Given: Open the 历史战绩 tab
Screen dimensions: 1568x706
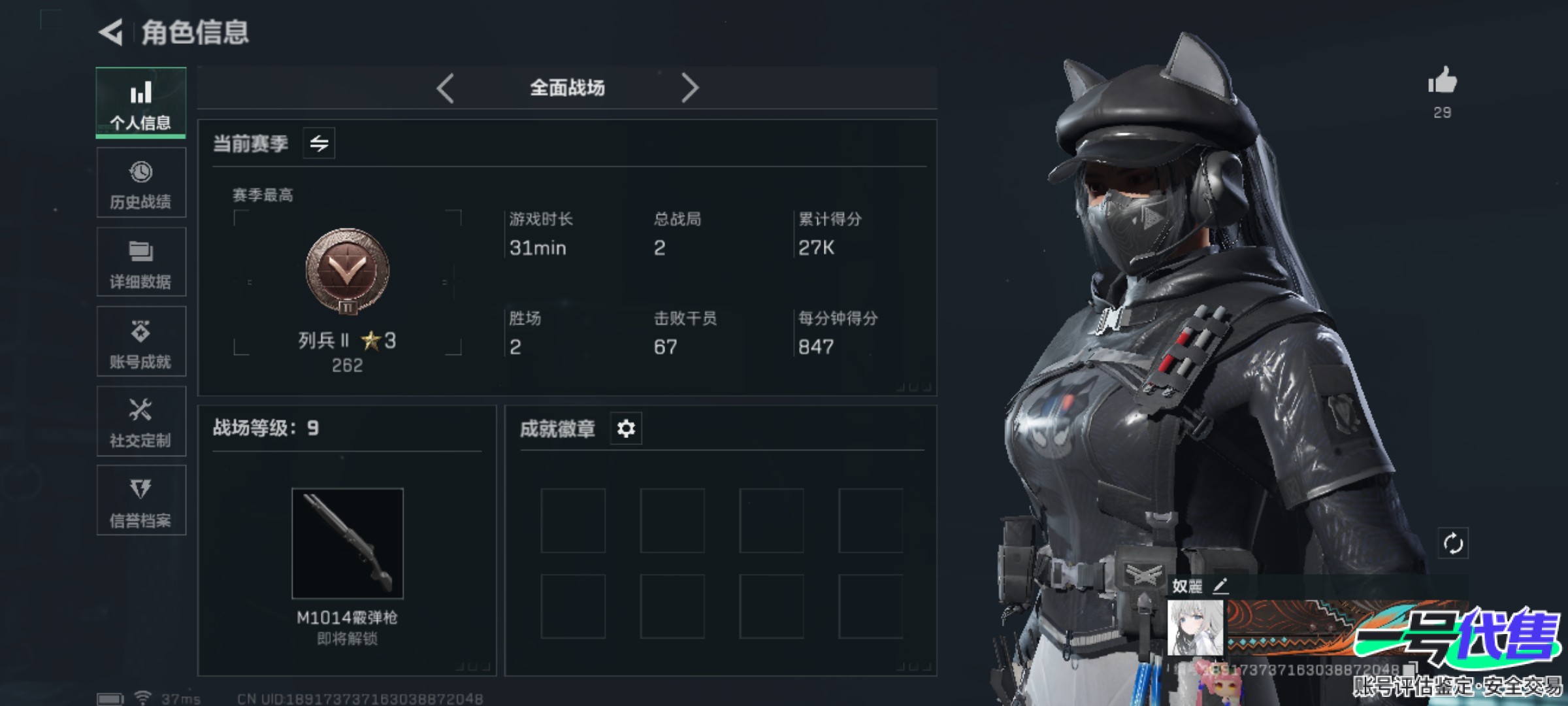Looking at the screenshot, I should (x=140, y=183).
